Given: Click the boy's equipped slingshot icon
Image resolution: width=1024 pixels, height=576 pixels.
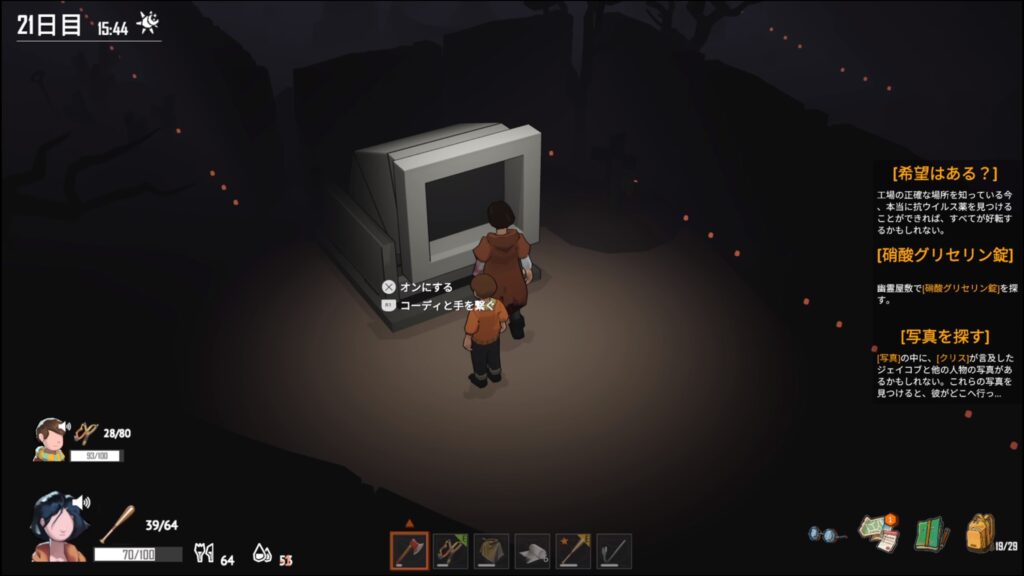Looking at the screenshot, I should 85,432.
